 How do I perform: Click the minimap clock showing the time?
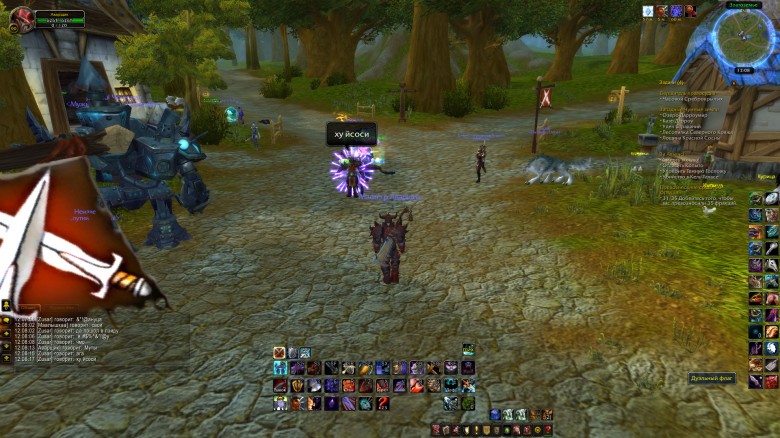743,70
